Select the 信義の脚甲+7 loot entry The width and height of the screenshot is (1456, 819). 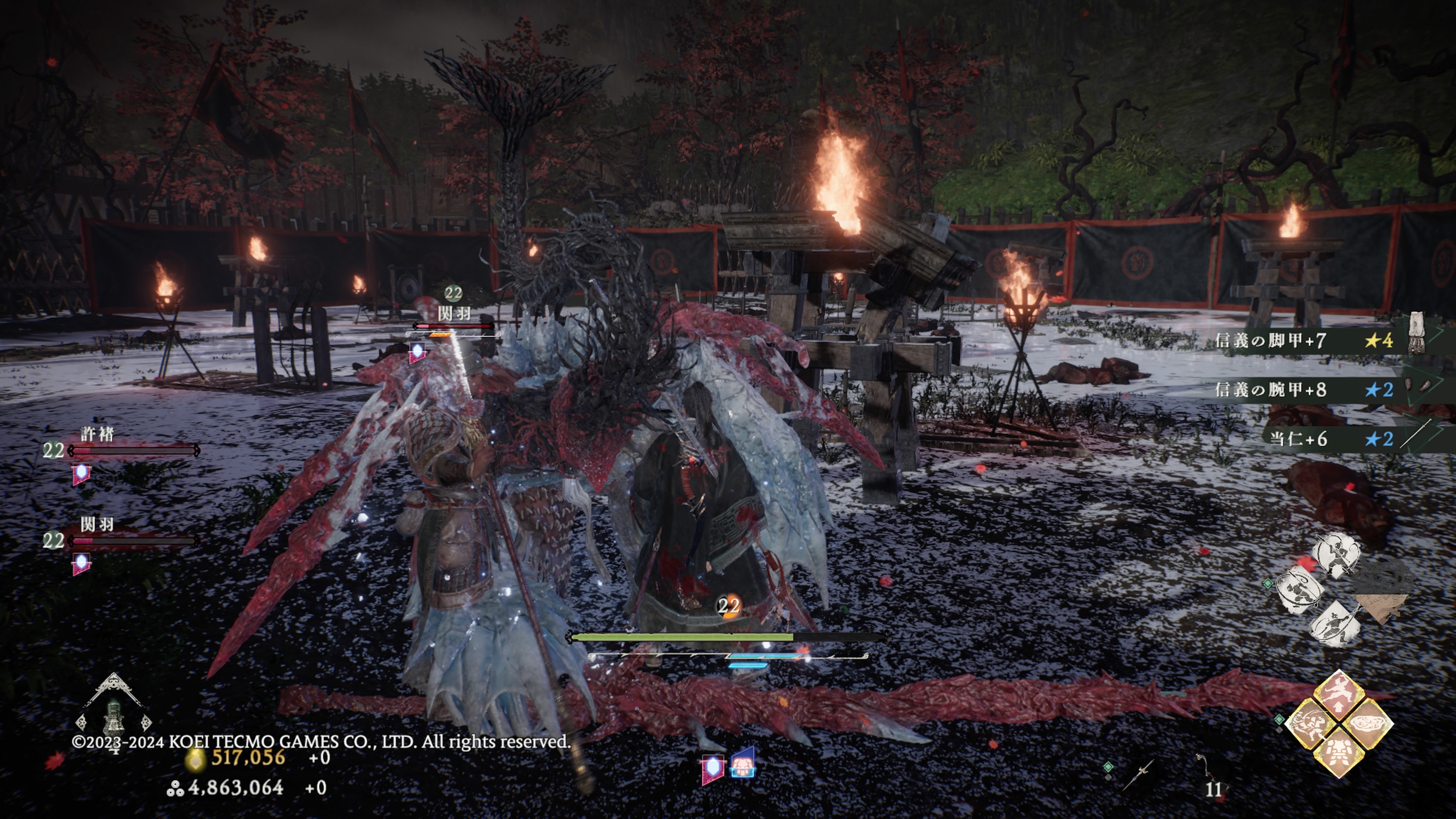[x=1300, y=340]
